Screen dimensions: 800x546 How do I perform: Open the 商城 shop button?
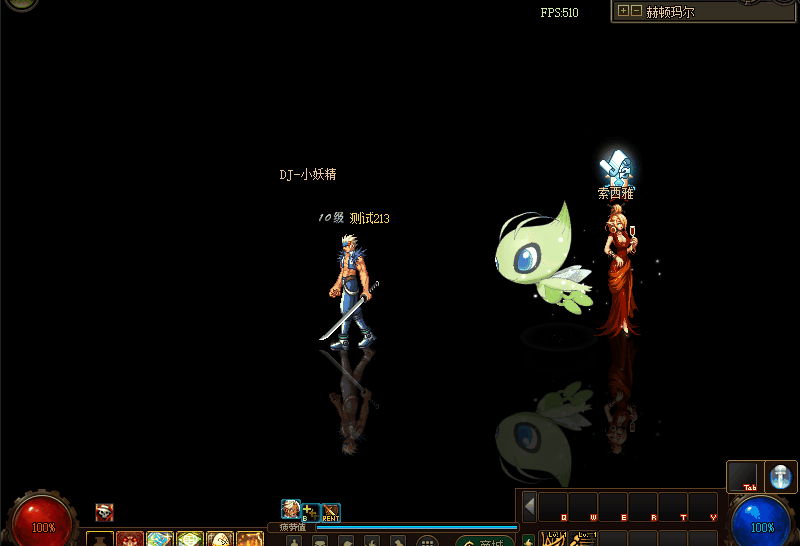(x=486, y=541)
